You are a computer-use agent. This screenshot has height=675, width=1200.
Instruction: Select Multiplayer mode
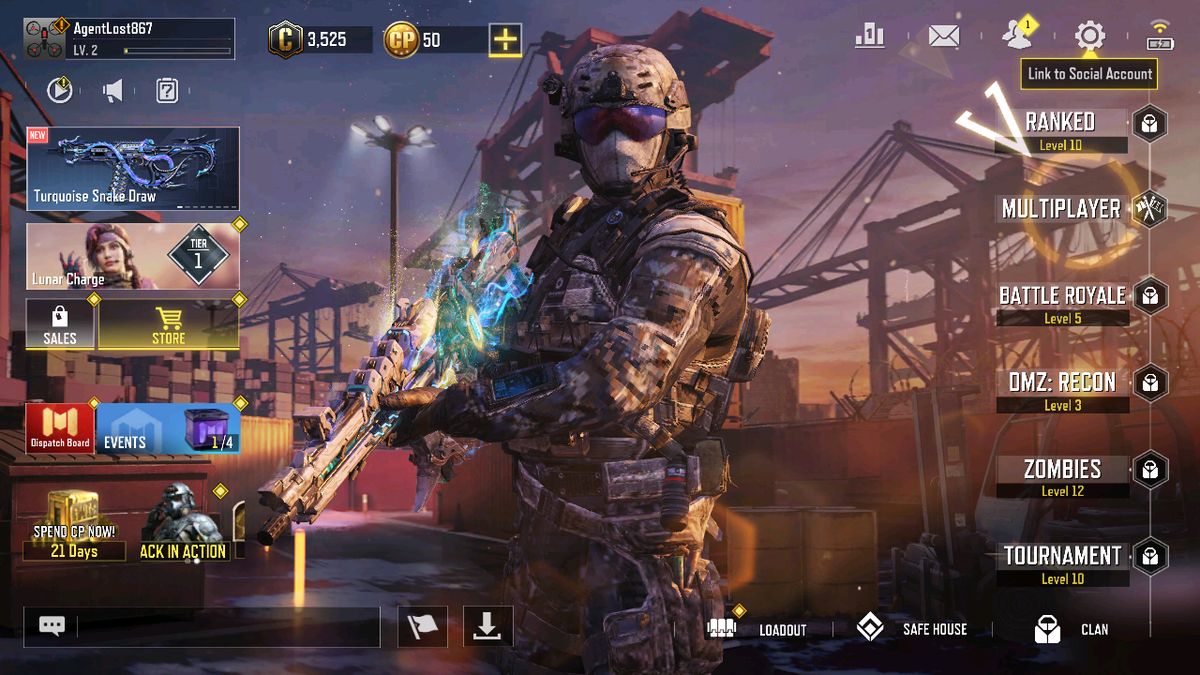1061,209
